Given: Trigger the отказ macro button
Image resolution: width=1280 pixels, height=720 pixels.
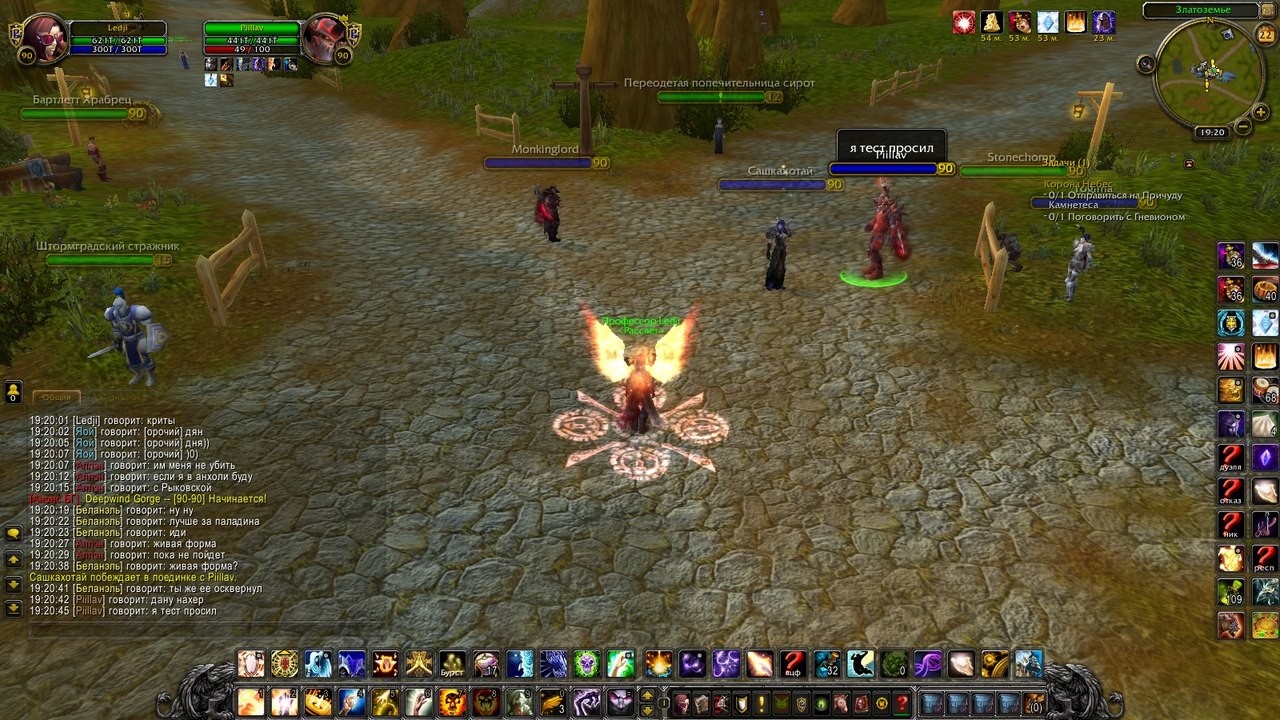Looking at the screenshot, I should pyautogui.click(x=1231, y=493).
